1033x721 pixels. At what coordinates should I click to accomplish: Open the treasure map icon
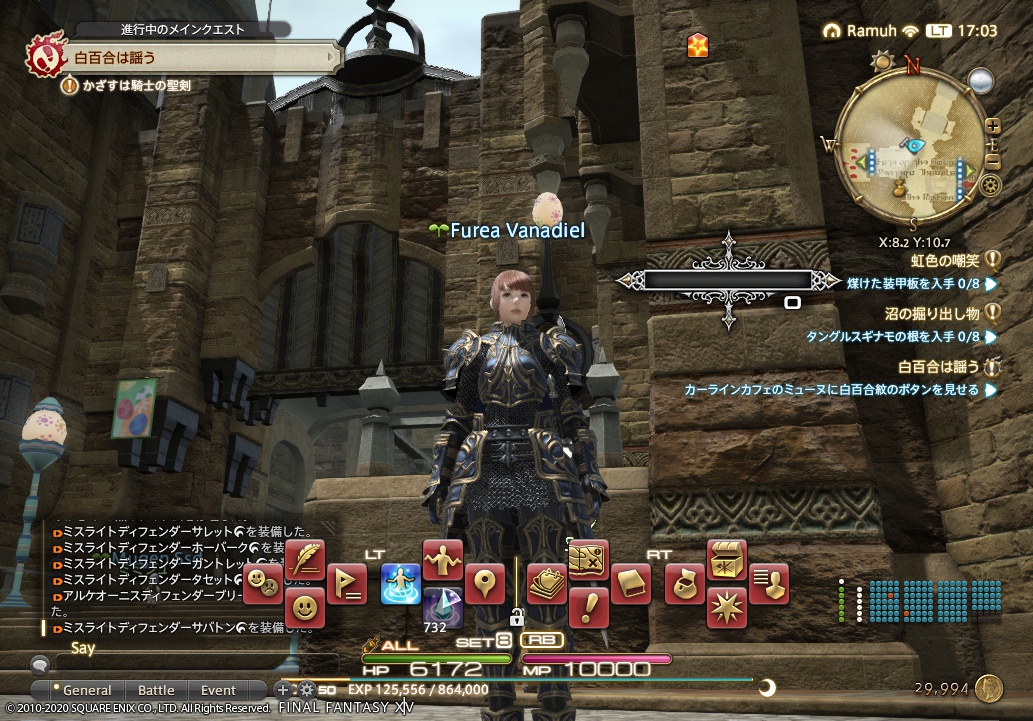tap(588, 560)
